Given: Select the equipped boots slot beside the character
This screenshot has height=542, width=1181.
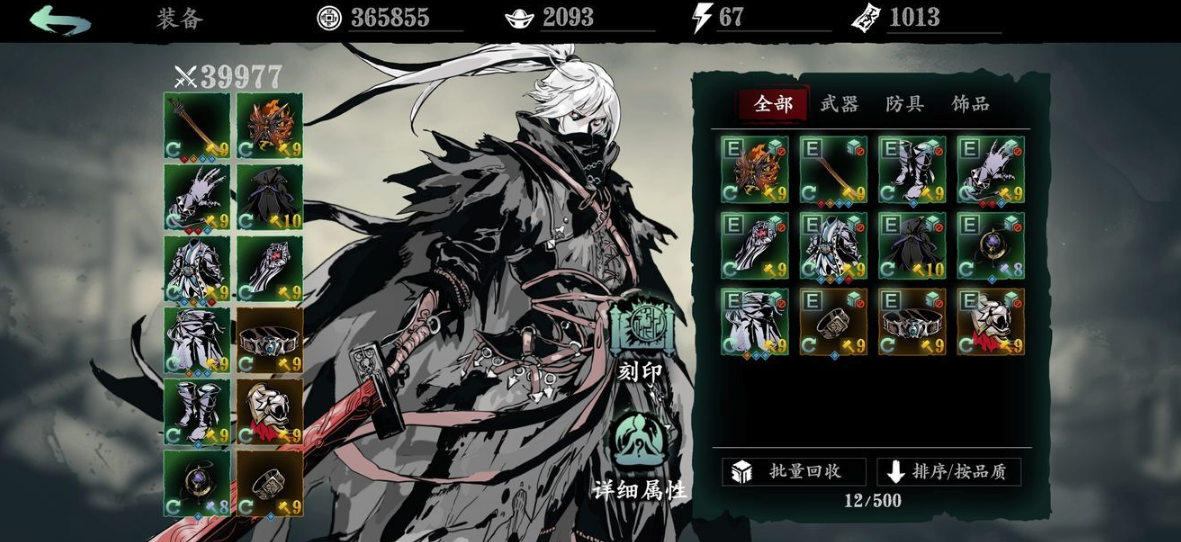Looking at the screenshot, I should (x=197, y=411).
